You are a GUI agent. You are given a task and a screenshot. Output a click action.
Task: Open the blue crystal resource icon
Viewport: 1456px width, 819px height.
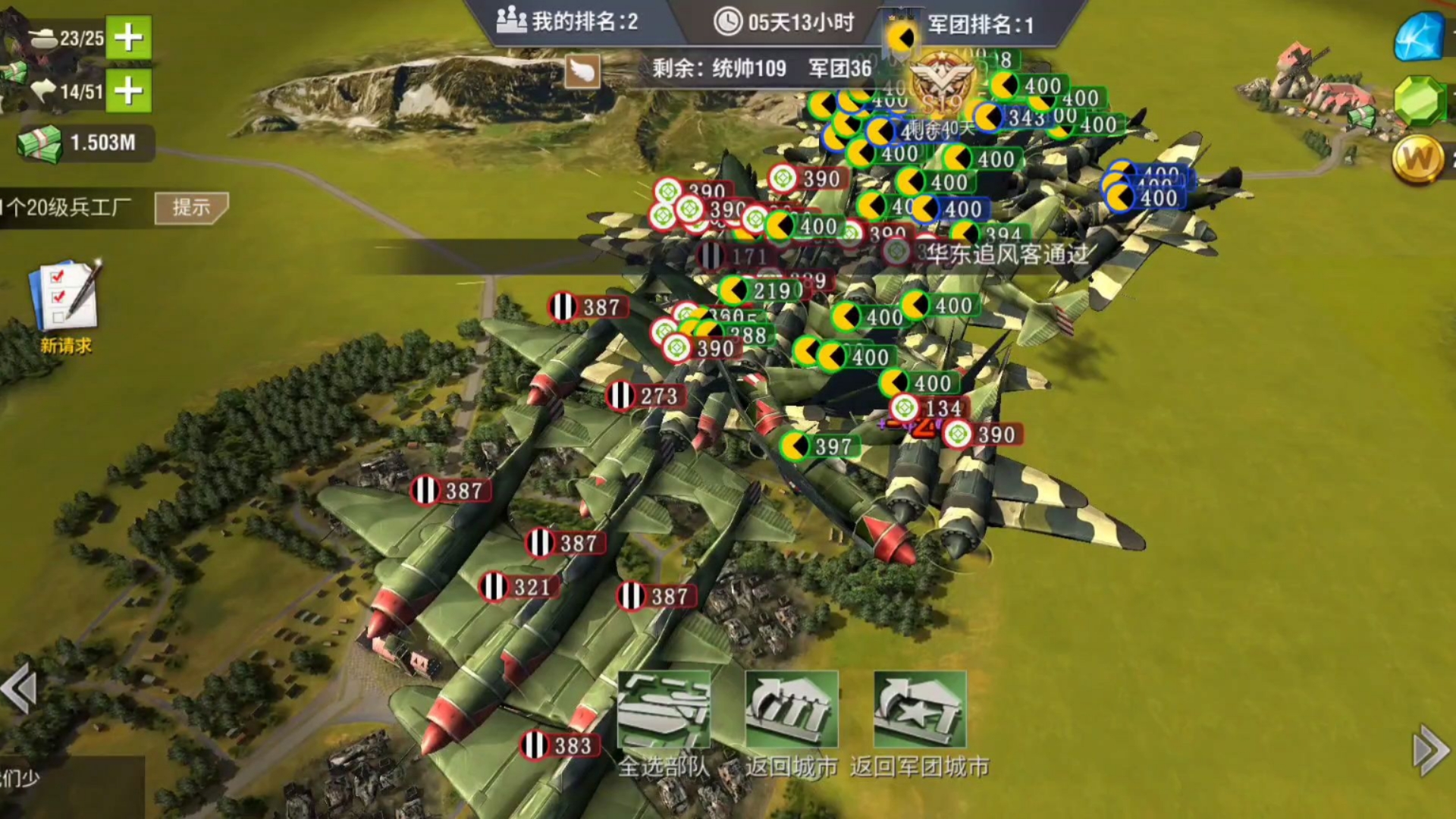point(1419,36)
